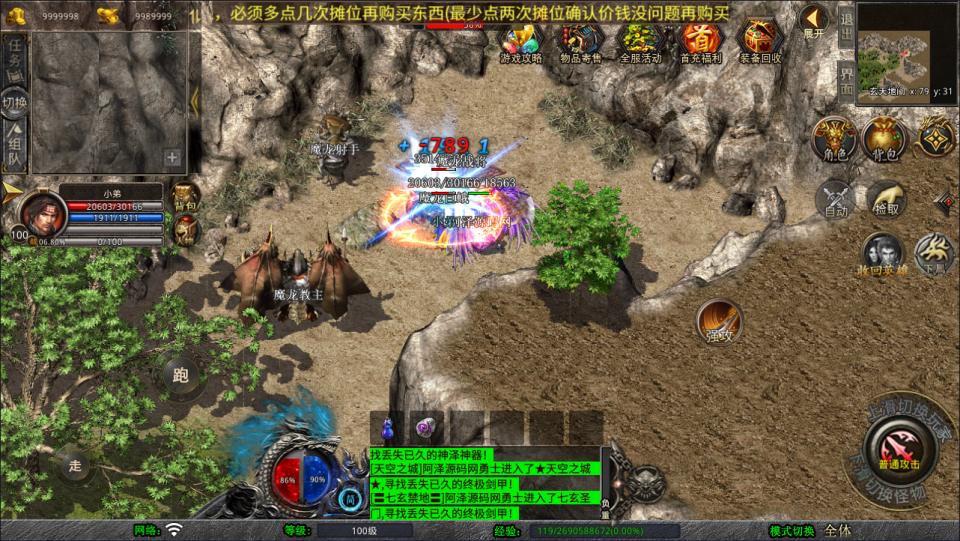Screen dimensions: 960x541
Task: Switch to the 组队 team tab
Action: pyautogui.click(x=14, y=146)
